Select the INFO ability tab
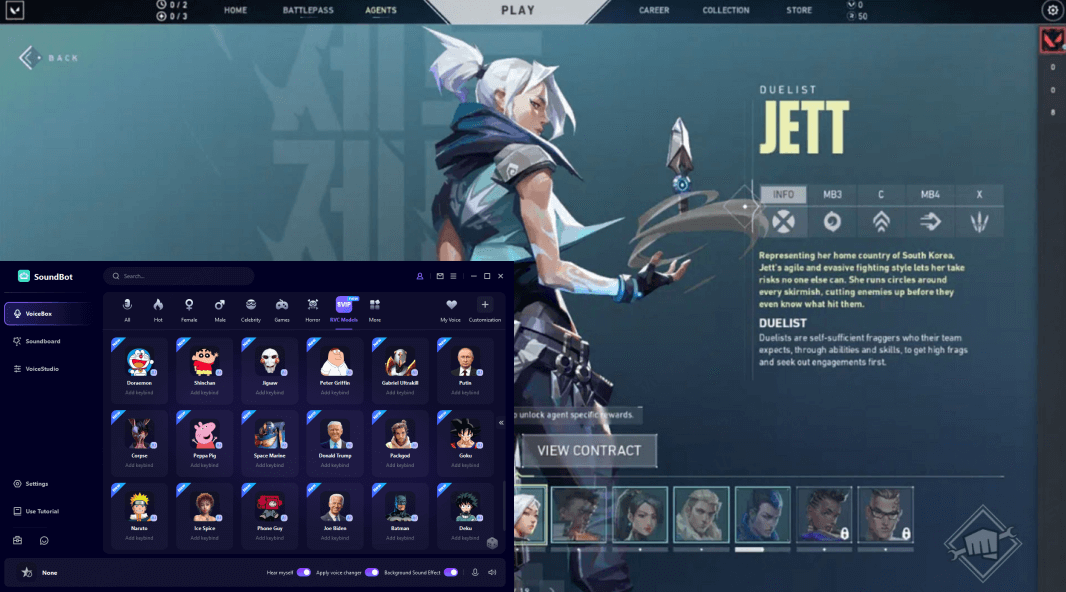 [x=783, y=194]
